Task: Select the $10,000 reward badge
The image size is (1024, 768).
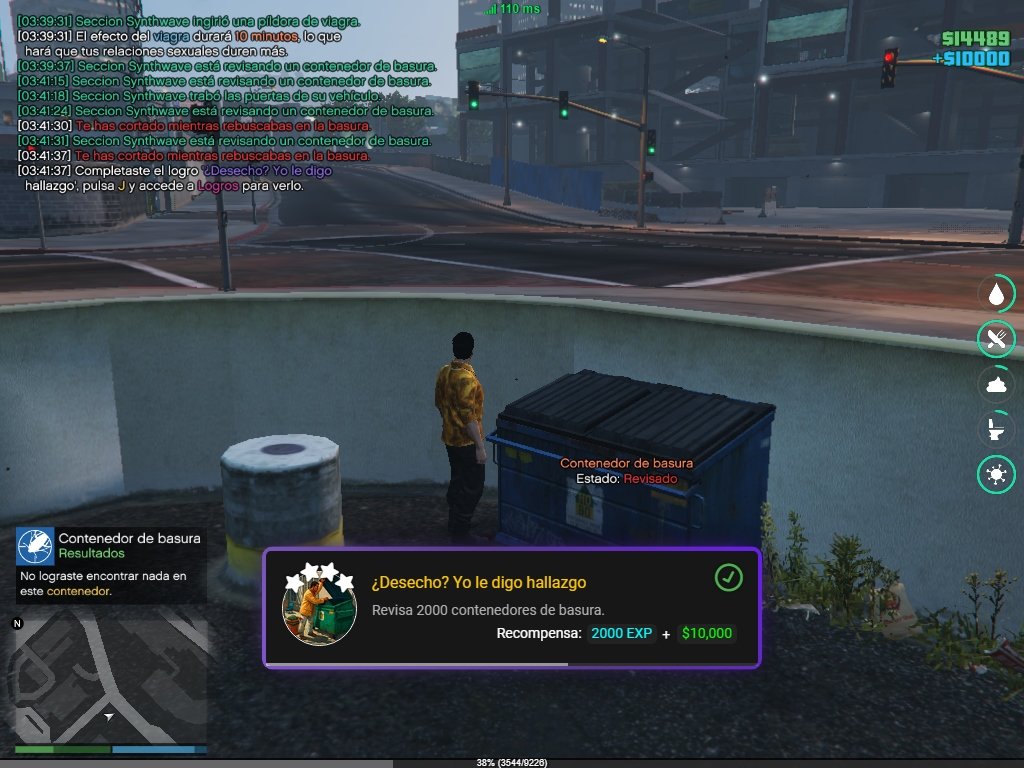Action: 706,633
